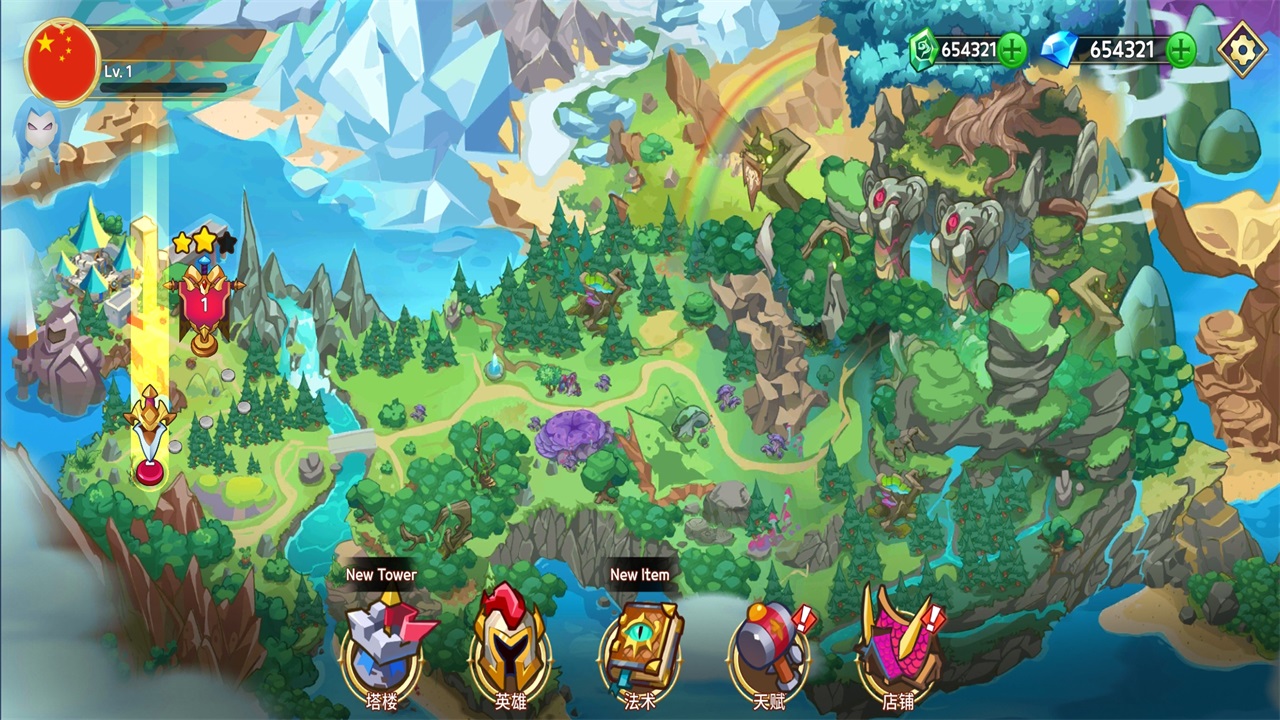Add more green gems with the plus button

pyautogui.click(x=1012, y=49)
